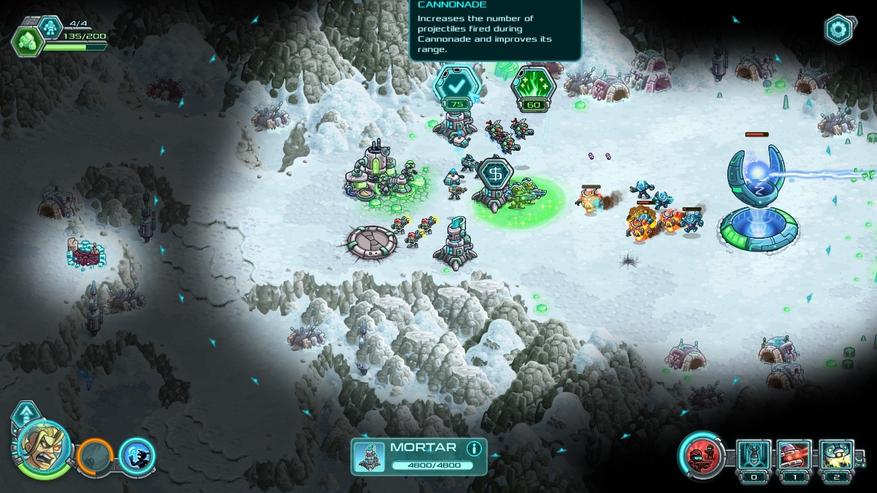Confirm the Cannonade upgrade for 75
The image size is (877, 493).
pyautogui.click(x=453, y=87)
